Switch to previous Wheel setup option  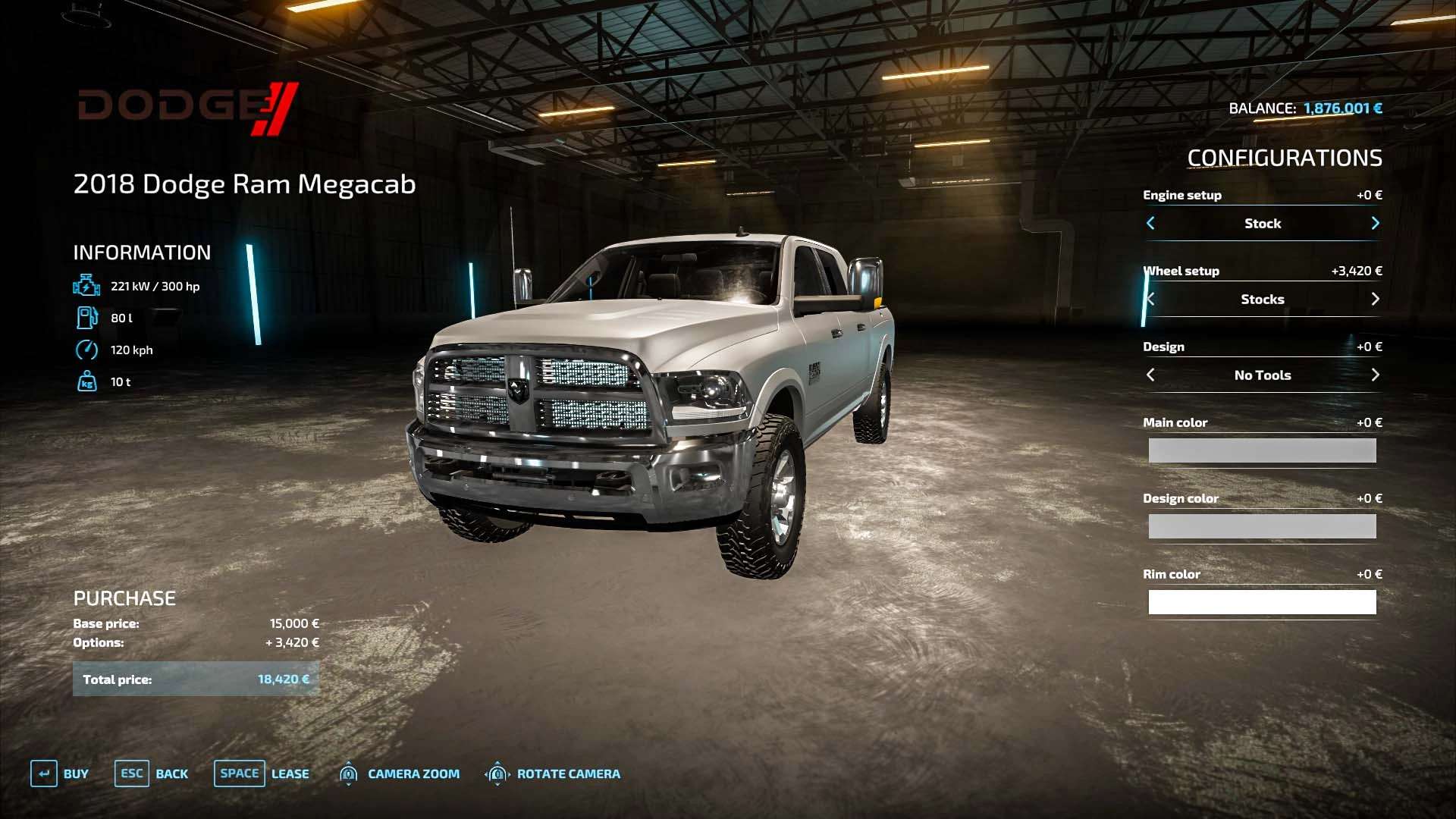1150,299
